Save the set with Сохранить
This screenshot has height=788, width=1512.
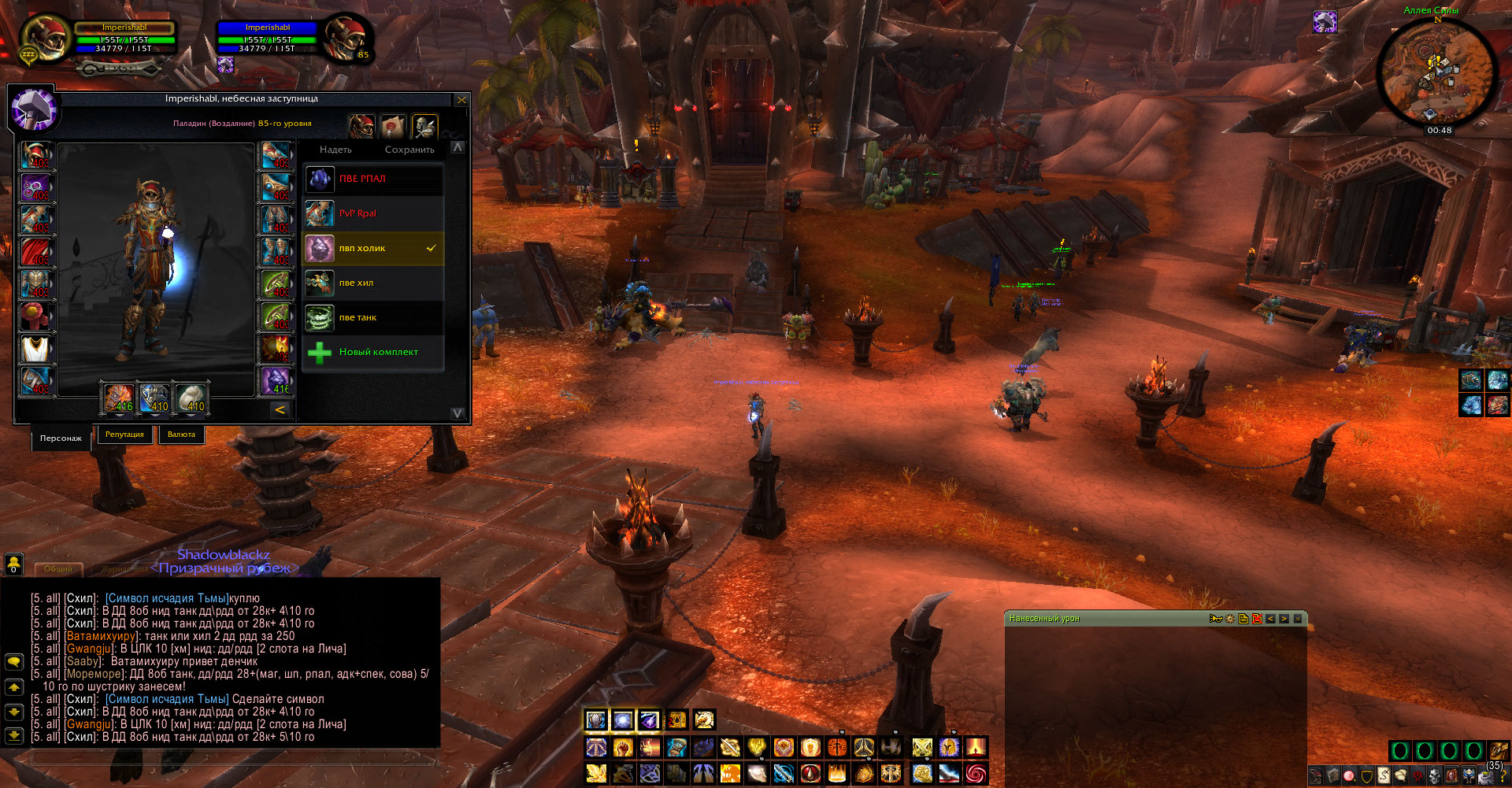click(409, 150)
